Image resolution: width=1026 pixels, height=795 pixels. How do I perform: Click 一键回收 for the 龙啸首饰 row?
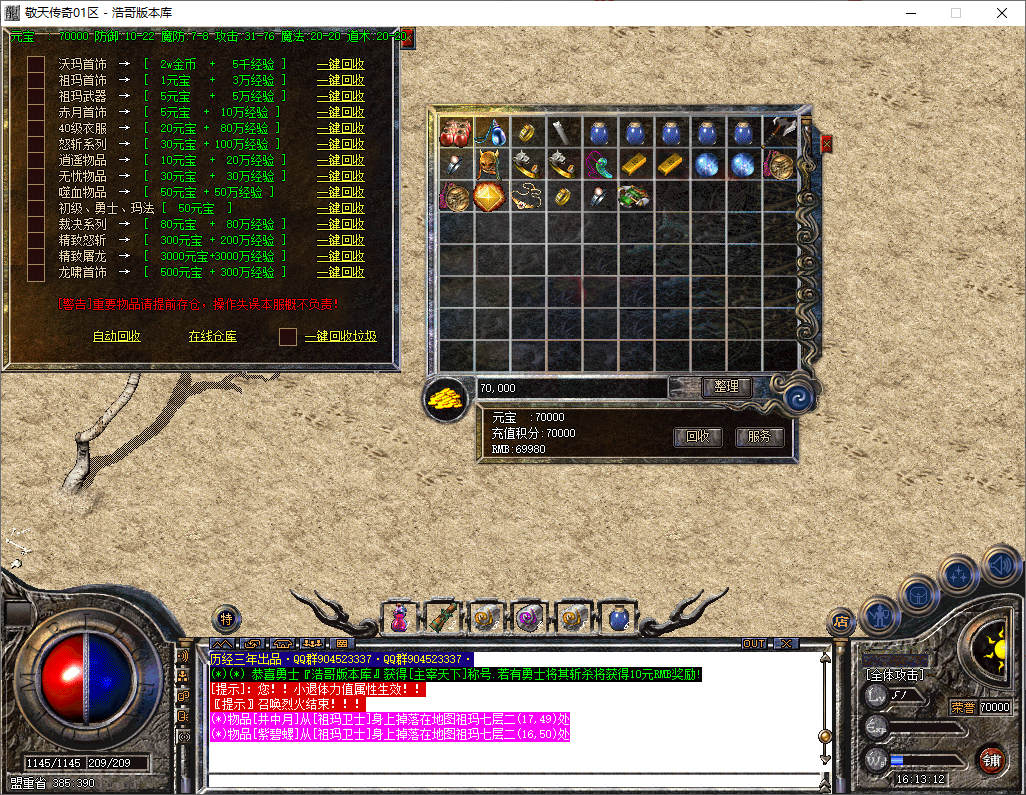(341, 272)
